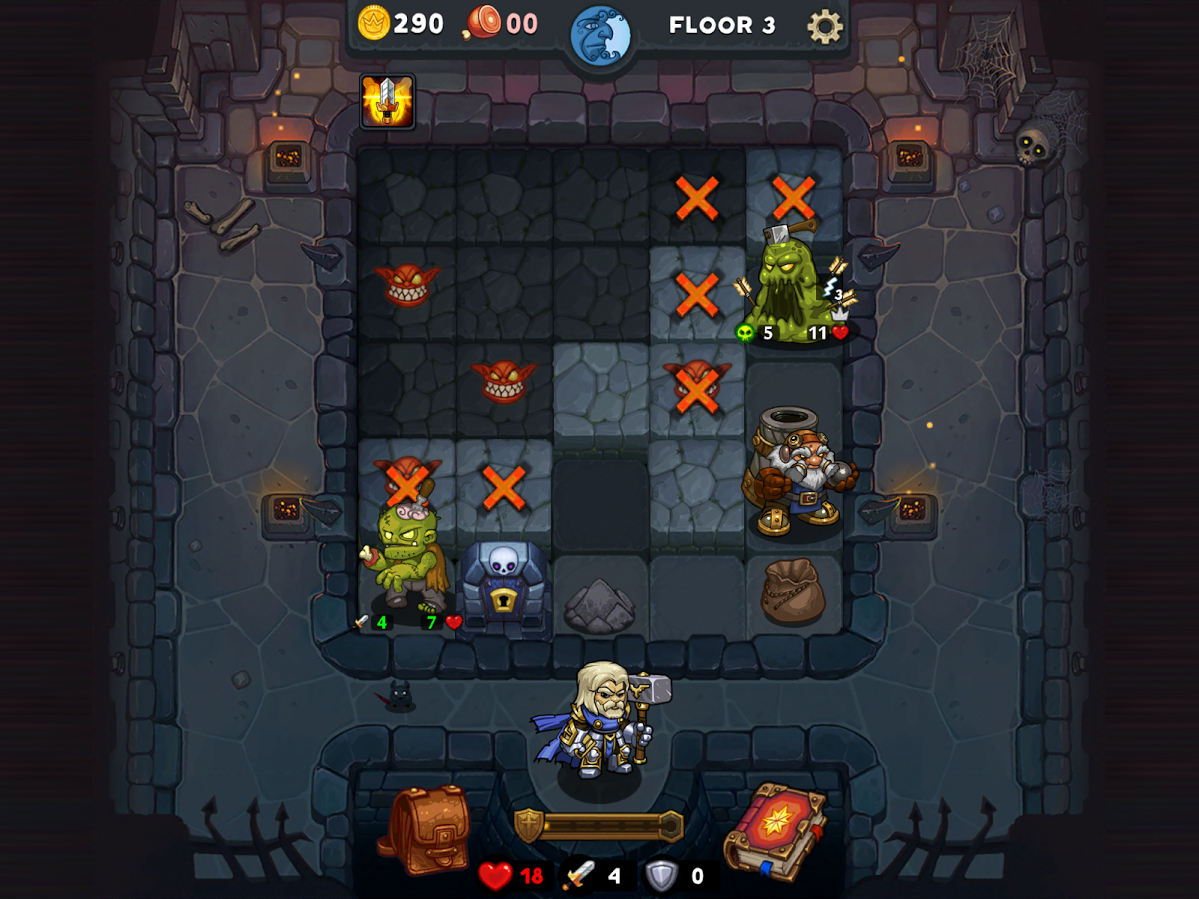
Task: Select the flaming sword buff icon
Action: point(387,101)
